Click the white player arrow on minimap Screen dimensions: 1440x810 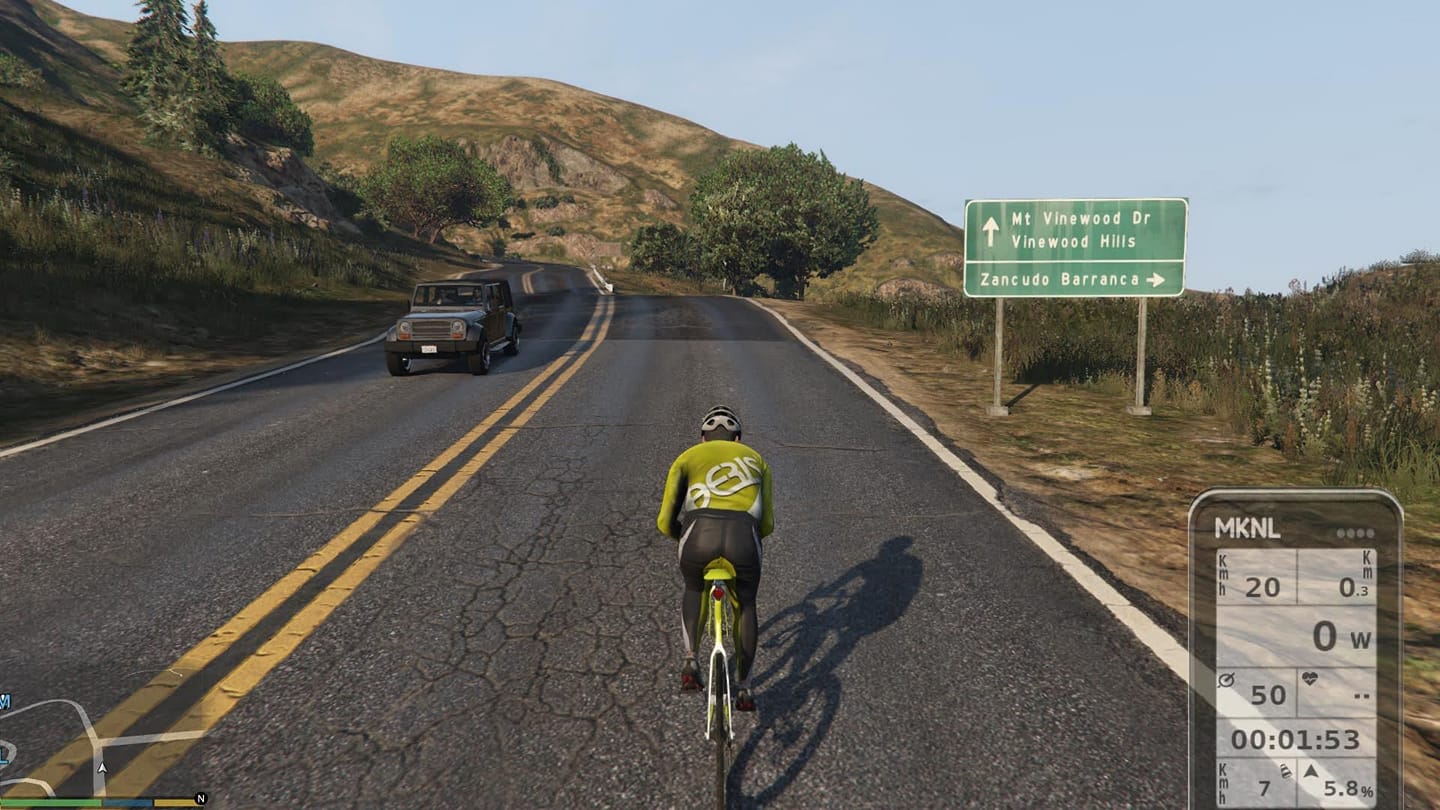coord(101,768)
